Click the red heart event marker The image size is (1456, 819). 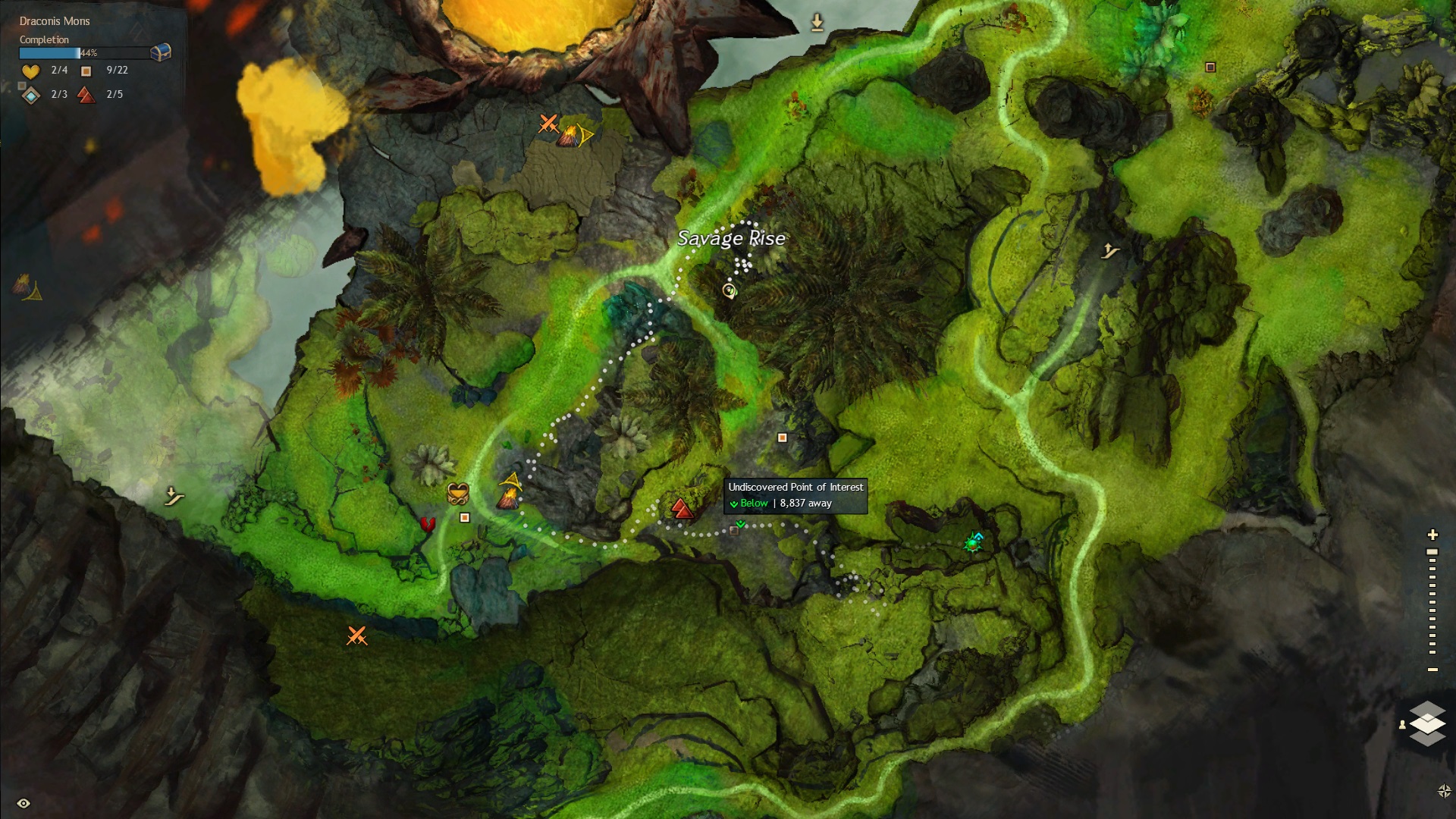tap(427, 526)
